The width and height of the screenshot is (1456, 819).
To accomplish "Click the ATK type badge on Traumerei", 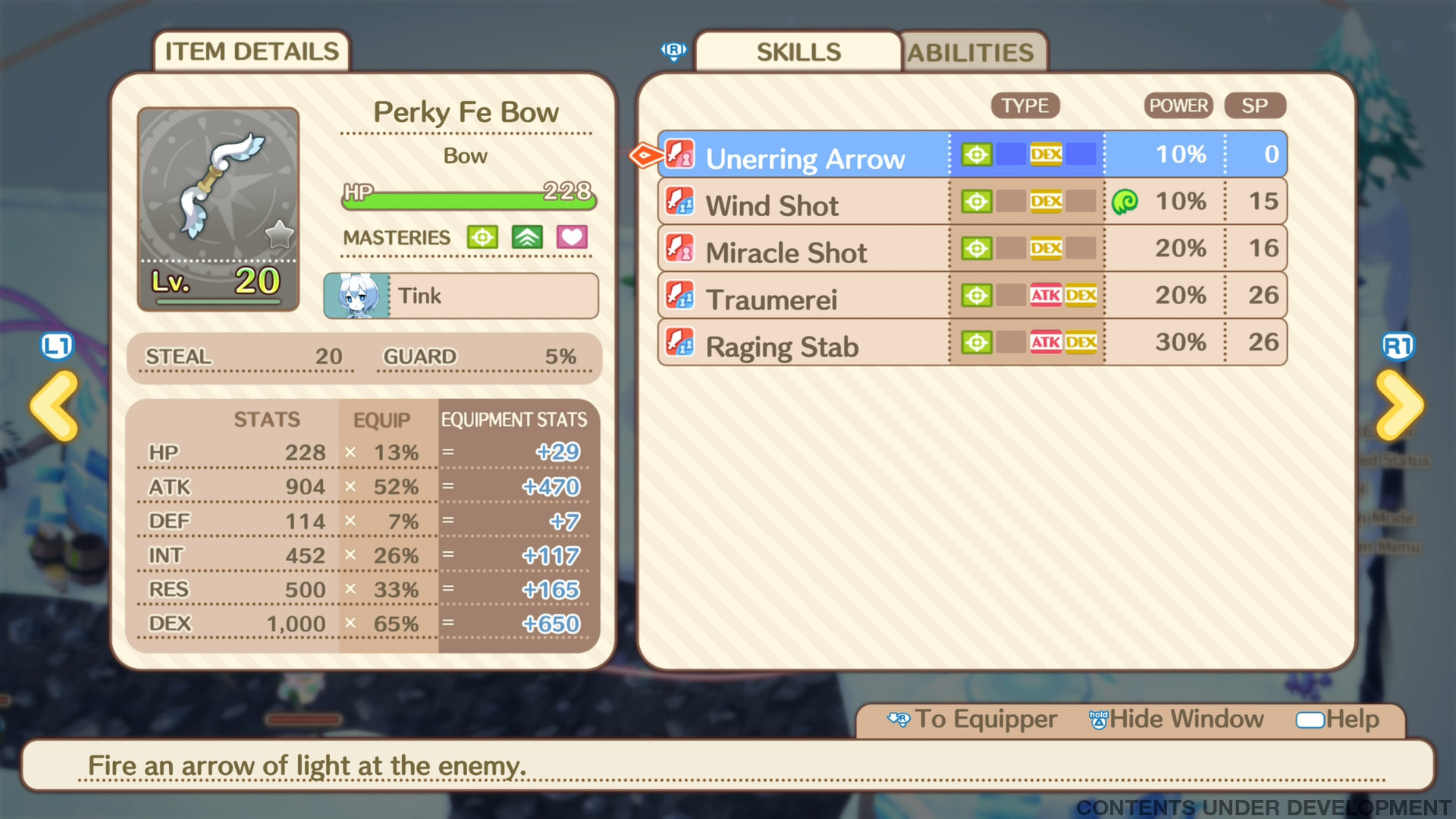I will point(1046,296).
